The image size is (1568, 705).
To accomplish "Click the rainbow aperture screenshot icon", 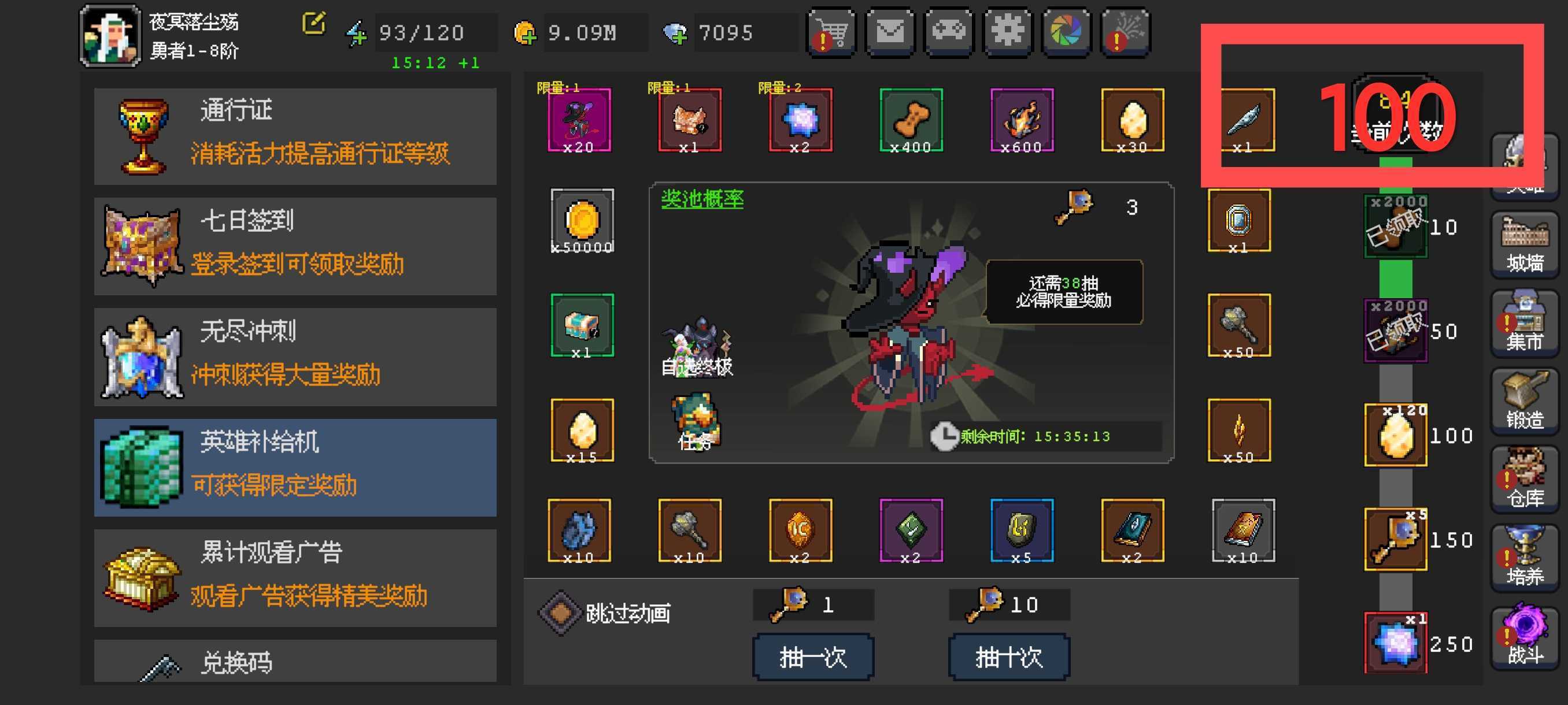I will coord(1066,34).
